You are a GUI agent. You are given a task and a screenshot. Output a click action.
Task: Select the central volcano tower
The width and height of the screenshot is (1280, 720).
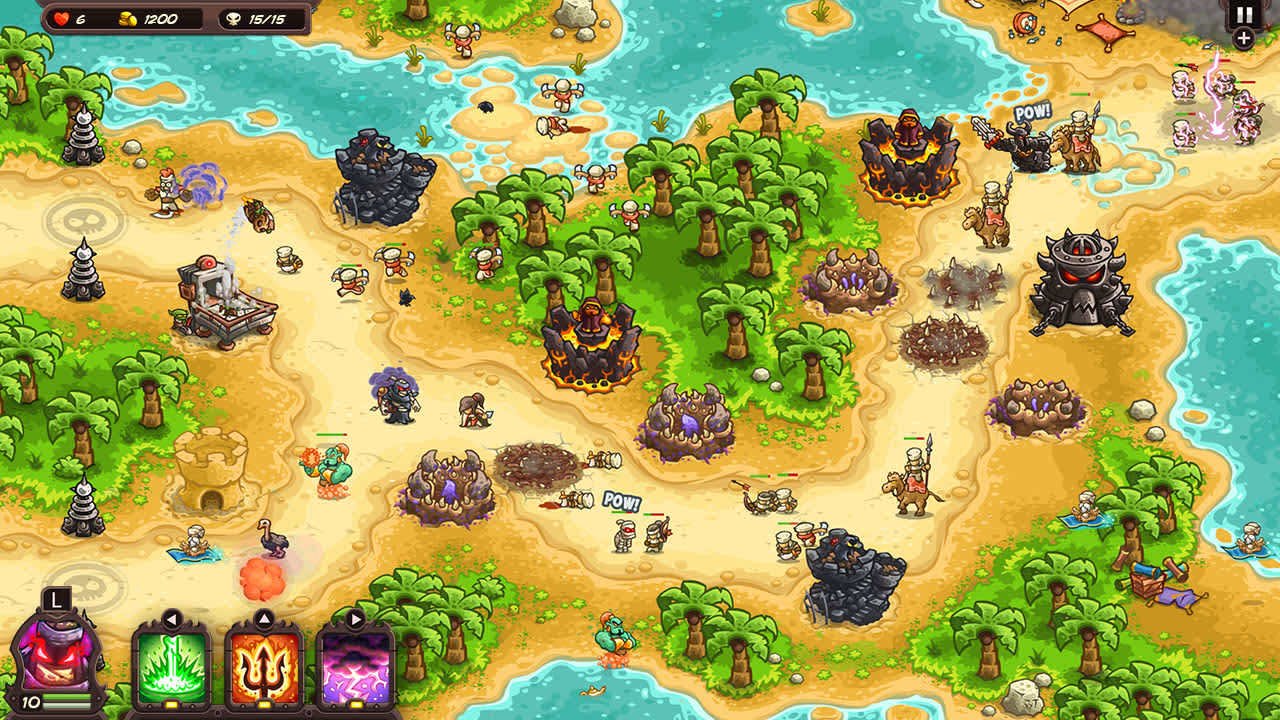592,340
